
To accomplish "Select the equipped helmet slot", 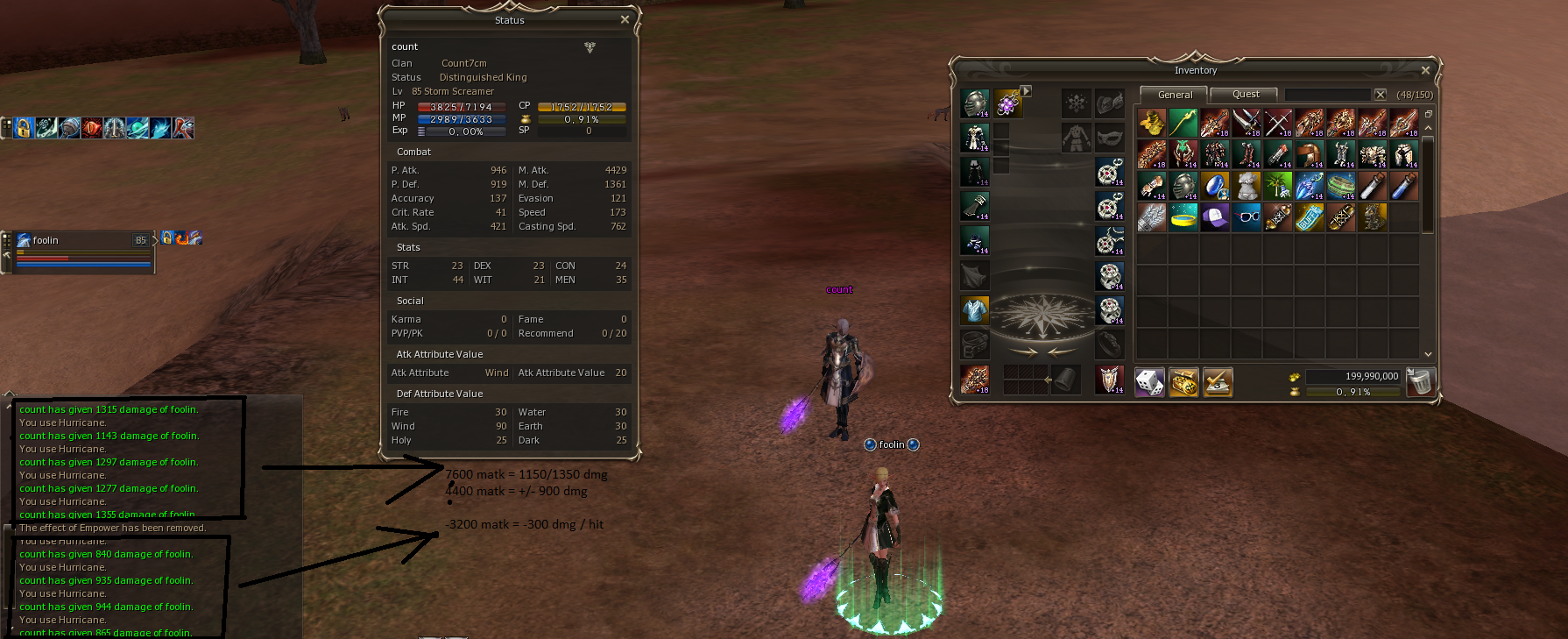I will pos(975,103).
